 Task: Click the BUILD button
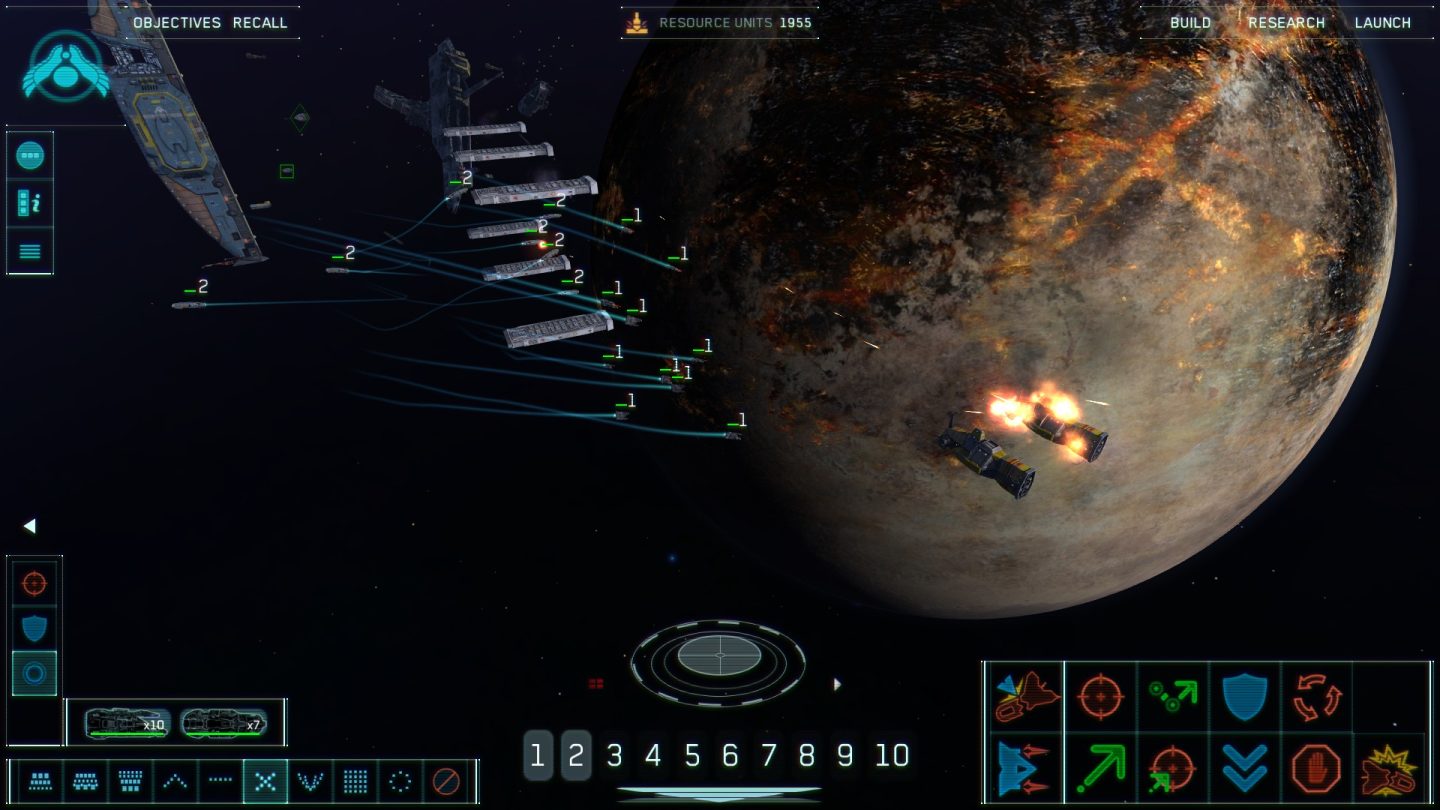1189,22
